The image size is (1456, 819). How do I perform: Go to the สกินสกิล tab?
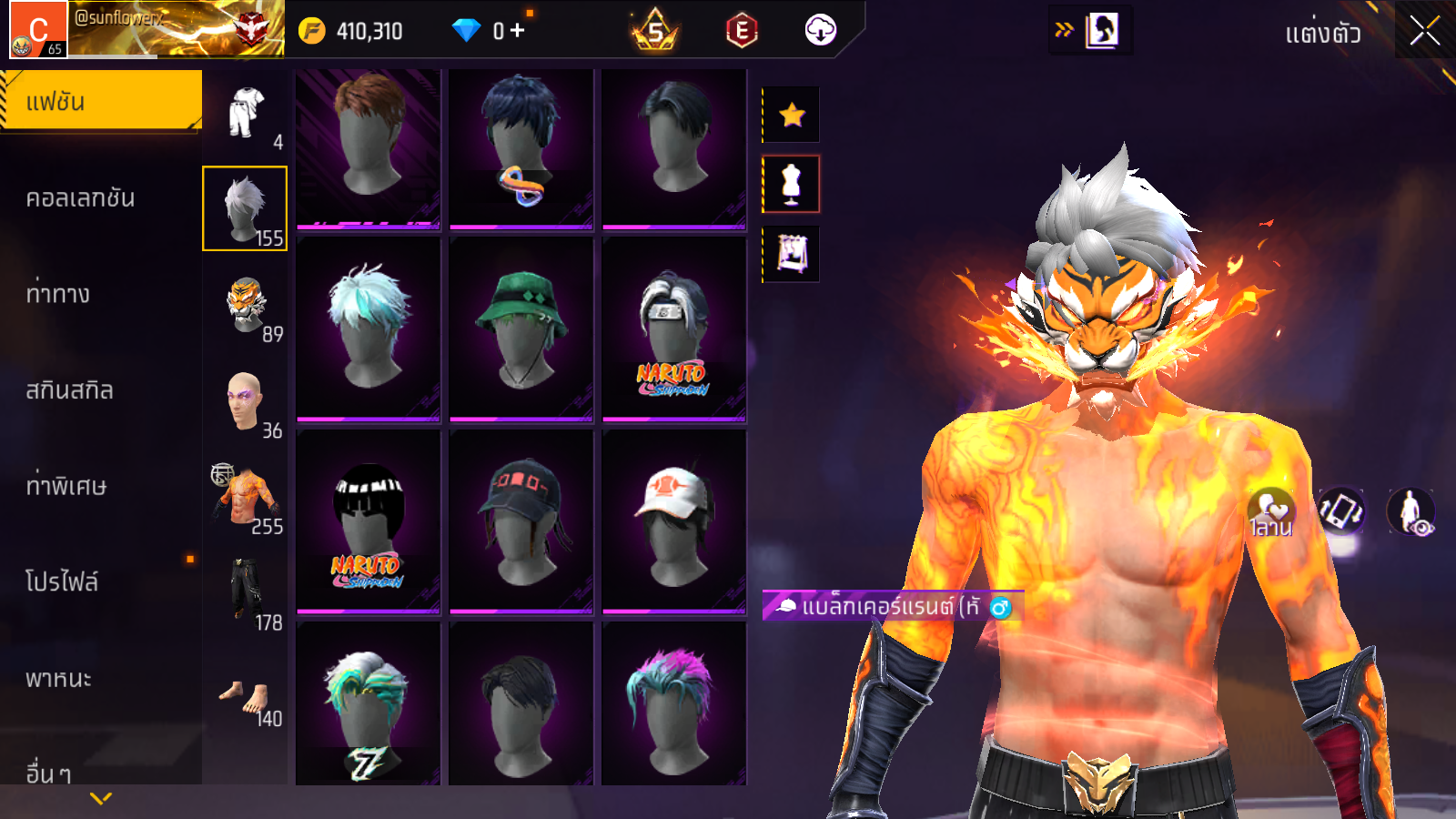click(70, 389)
